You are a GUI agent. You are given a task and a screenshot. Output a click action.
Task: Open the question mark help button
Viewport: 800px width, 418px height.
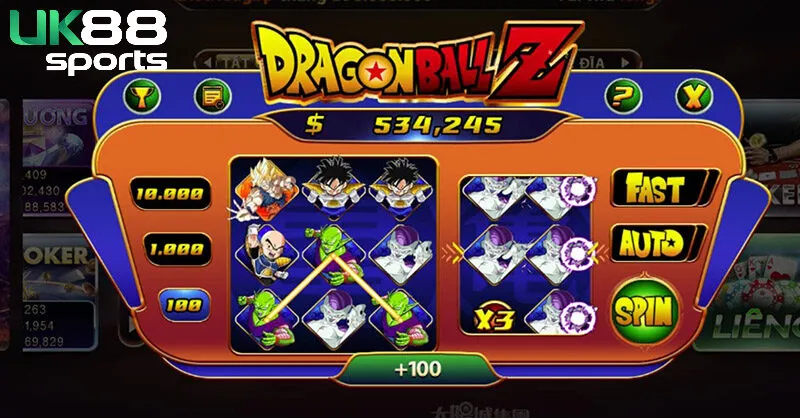click(625, 96)
